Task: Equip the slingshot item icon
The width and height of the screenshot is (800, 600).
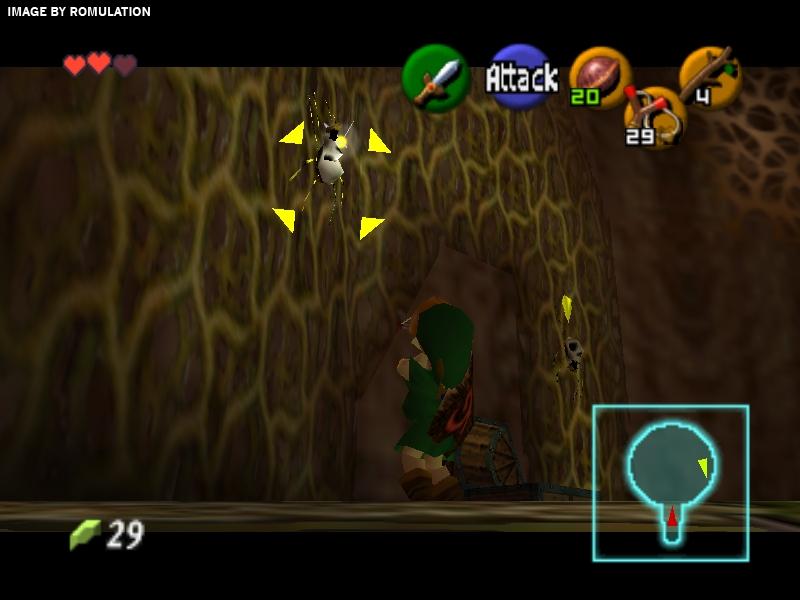Action: (653, 116)
